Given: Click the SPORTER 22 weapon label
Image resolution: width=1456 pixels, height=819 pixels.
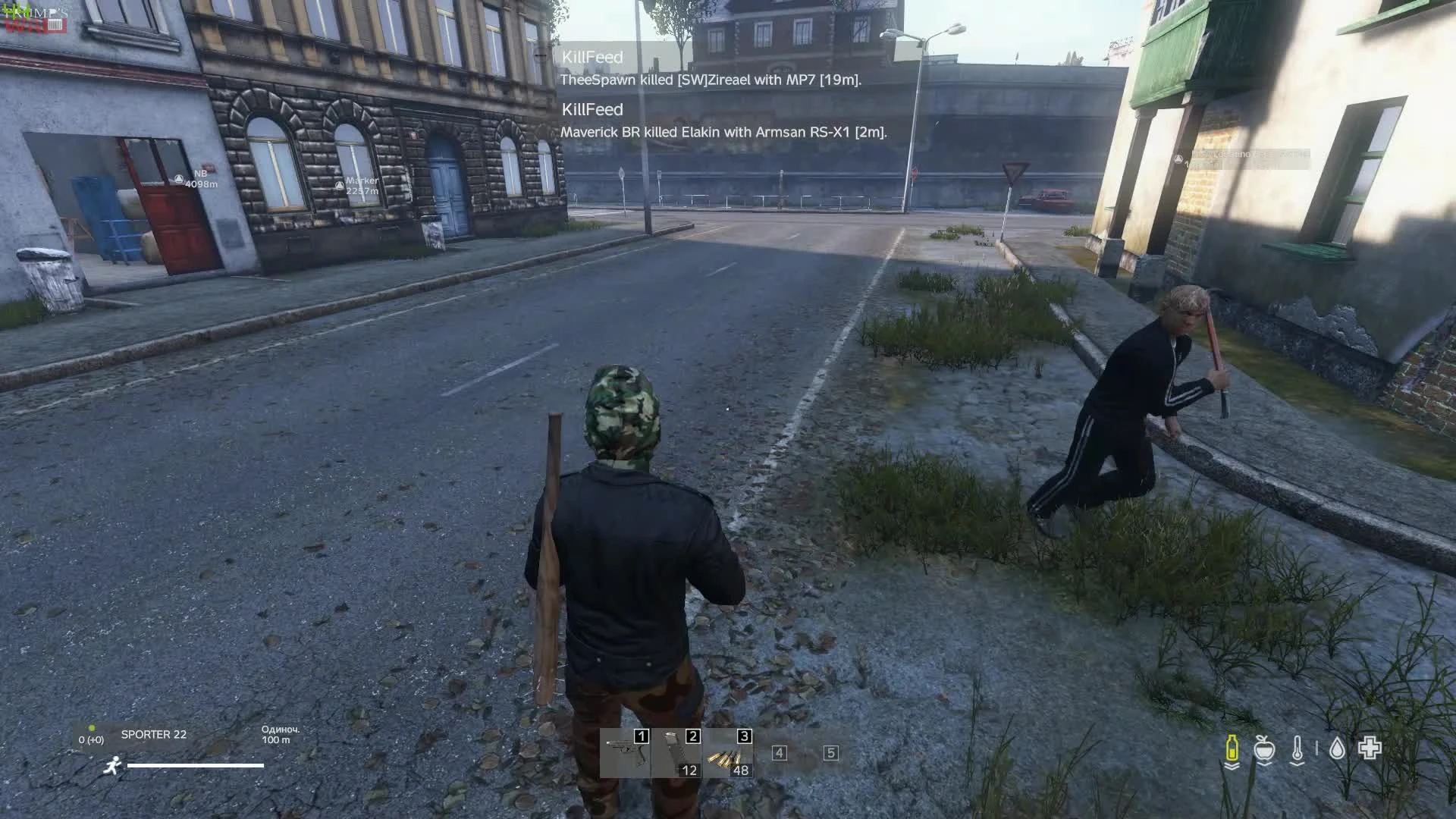Looking at the screenshot, I should coord(153,735).
